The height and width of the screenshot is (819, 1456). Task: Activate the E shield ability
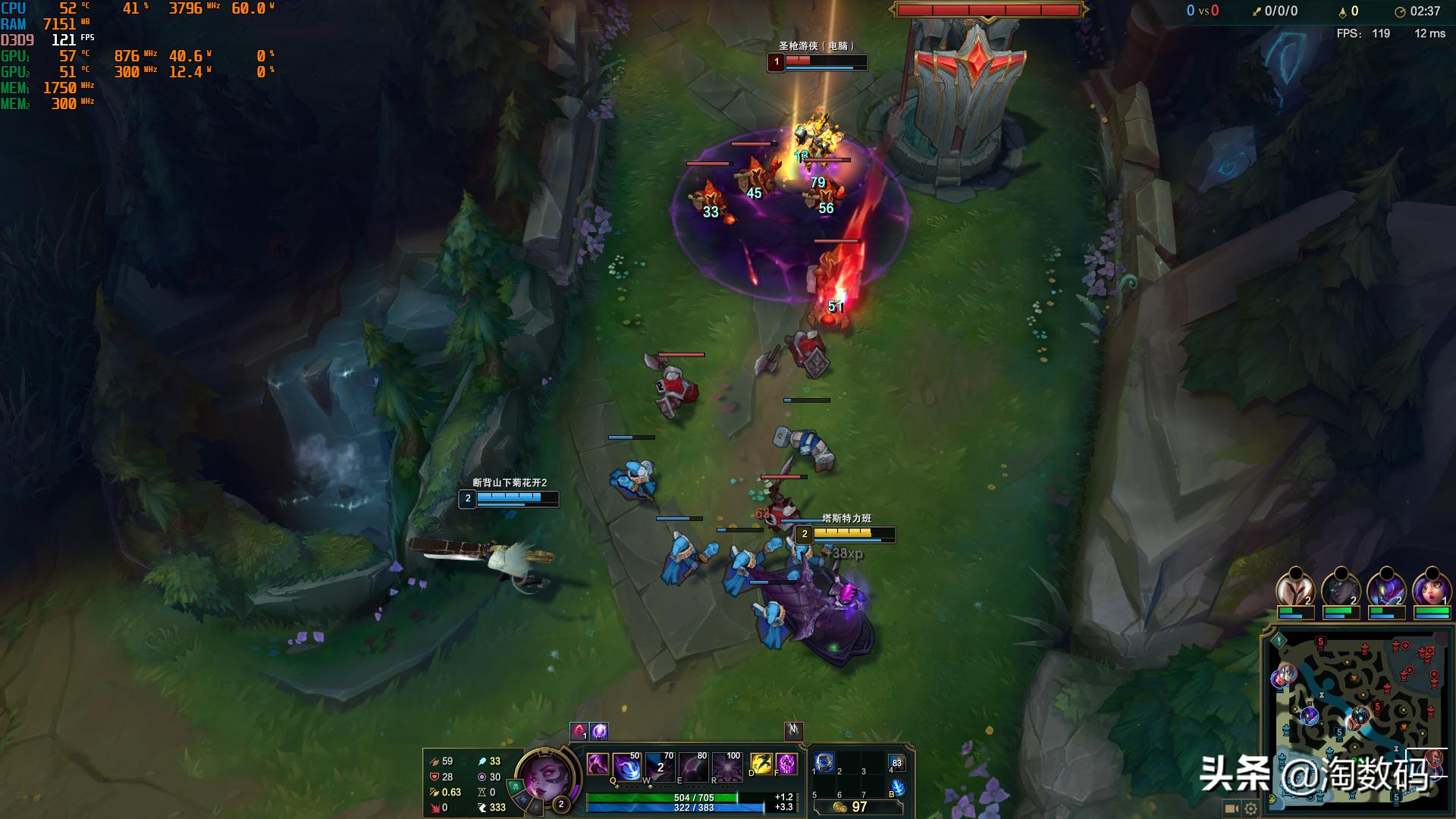[x=693, y=767]
